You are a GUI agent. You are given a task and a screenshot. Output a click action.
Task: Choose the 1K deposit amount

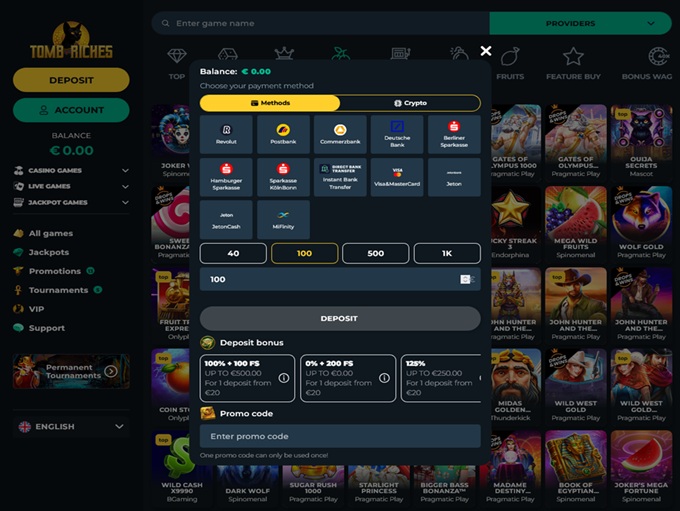(x=447, y=254)
